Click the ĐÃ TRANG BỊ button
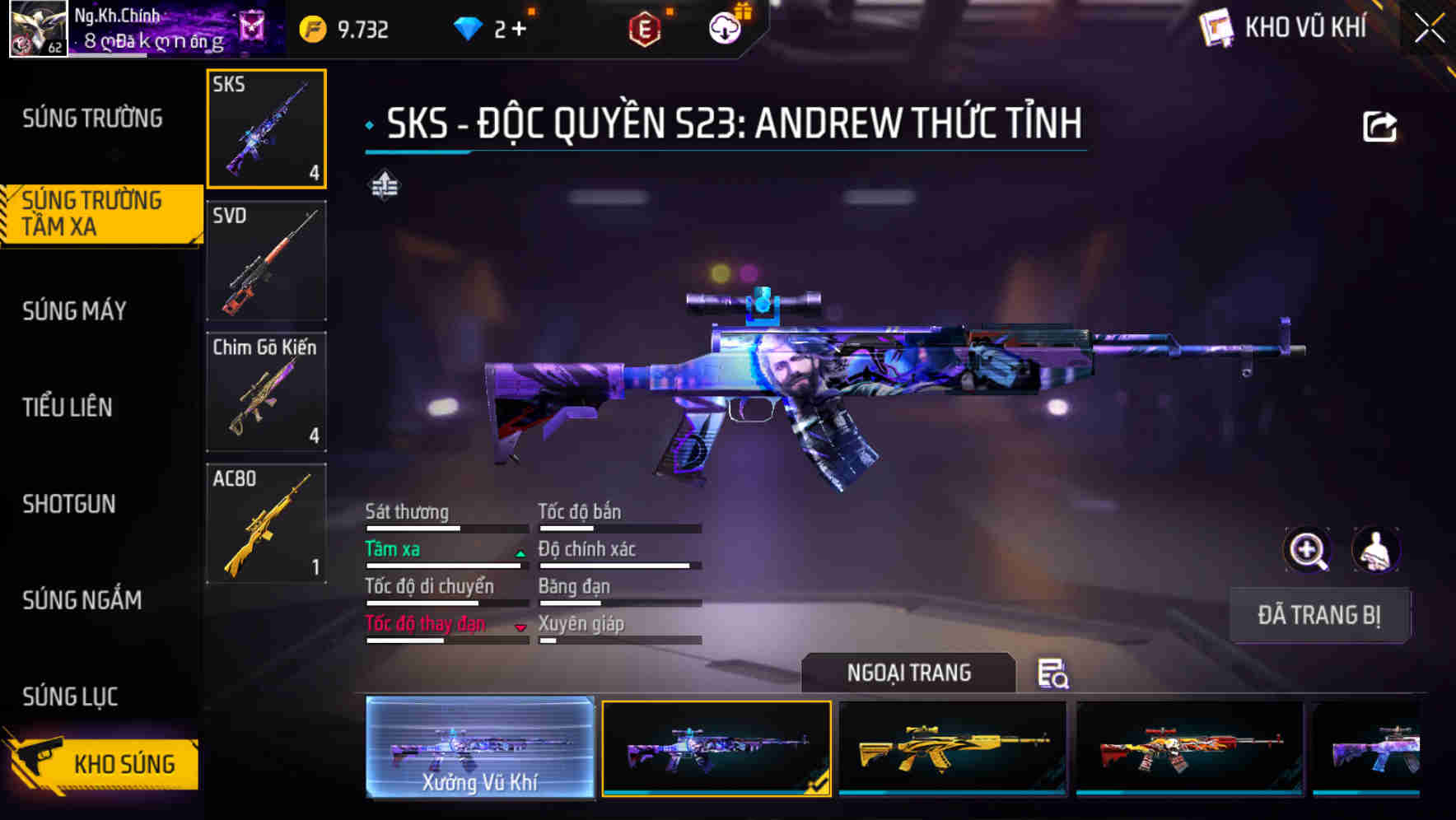 1319,615
